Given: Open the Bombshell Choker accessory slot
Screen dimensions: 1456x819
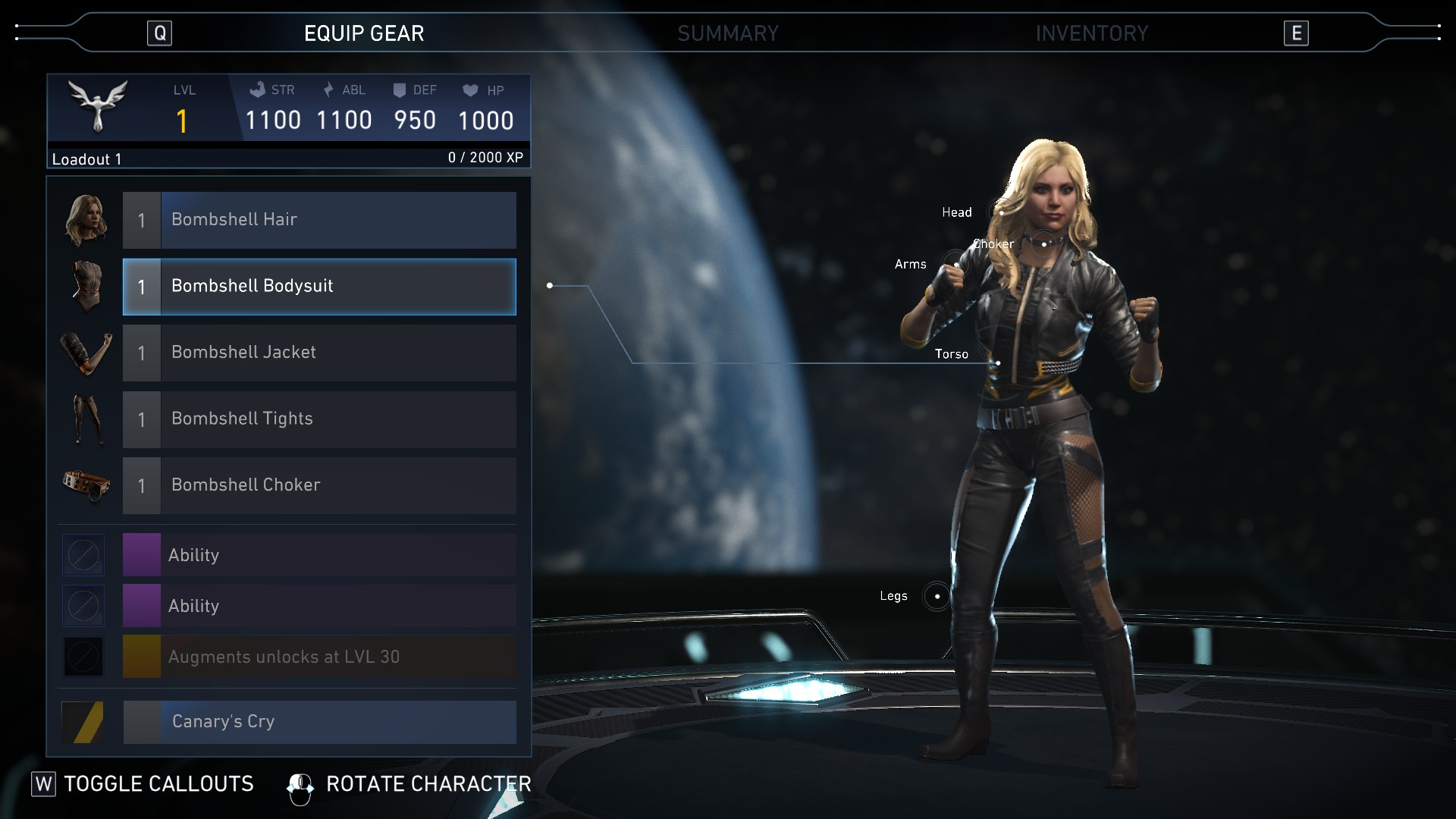Looking at the screenshot, I should click(319, 485).
